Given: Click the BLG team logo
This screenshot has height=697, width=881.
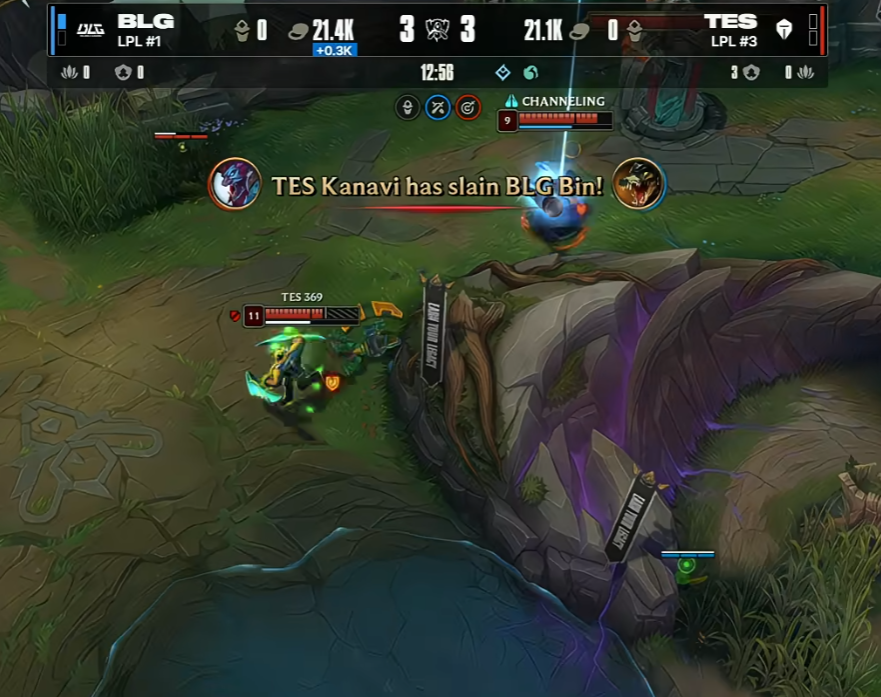Looking at the screenshot, I should click(91, 30).
